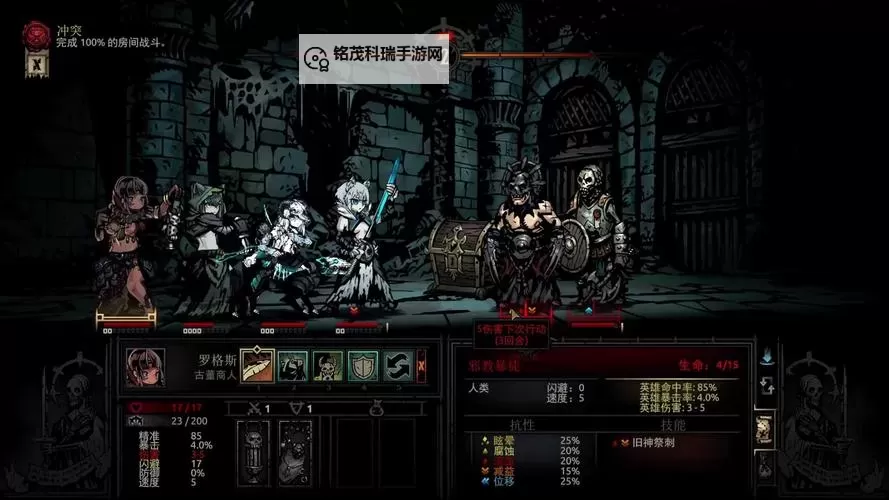This screenshot has height=500, width=889.
Task: Switch to the potion bottle tab below scroll
Action: [x=764, y=464]
